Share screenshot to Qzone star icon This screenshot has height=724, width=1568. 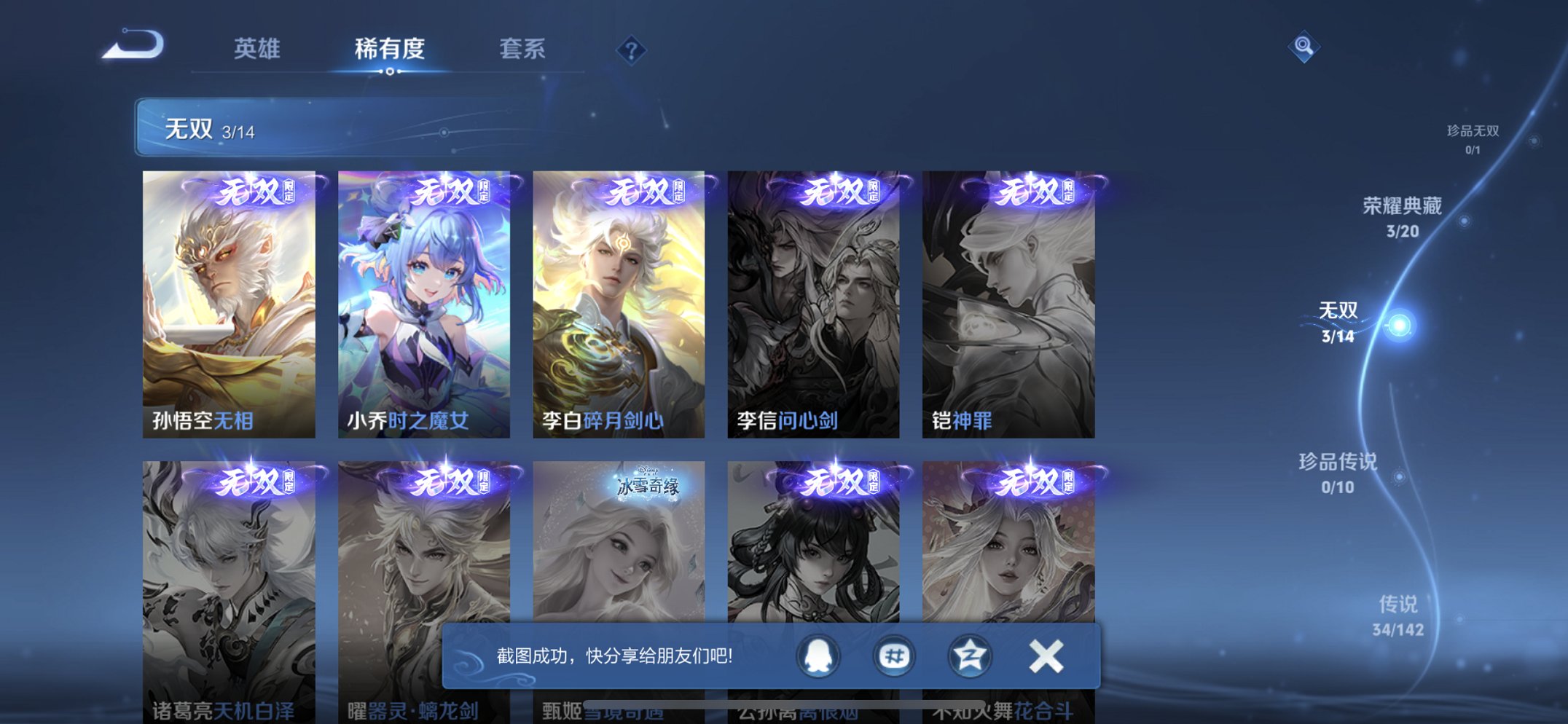(x=969, y=656)
